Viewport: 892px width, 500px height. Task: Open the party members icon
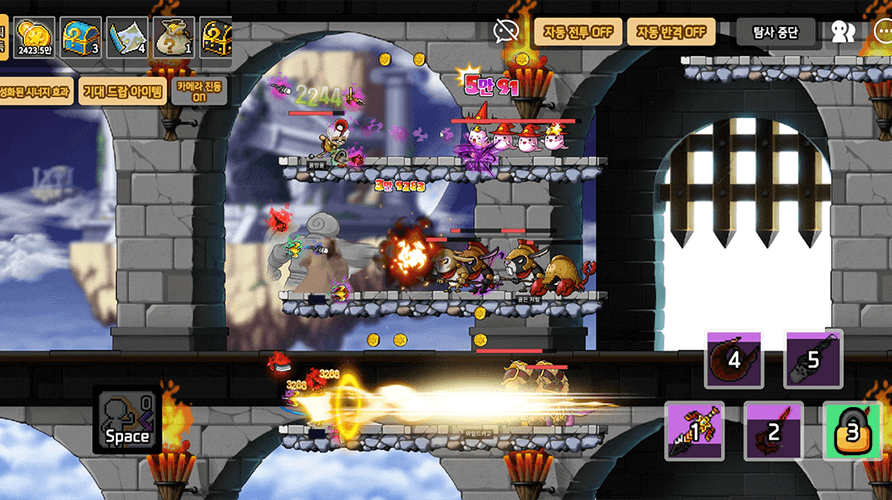click(843, 32)
